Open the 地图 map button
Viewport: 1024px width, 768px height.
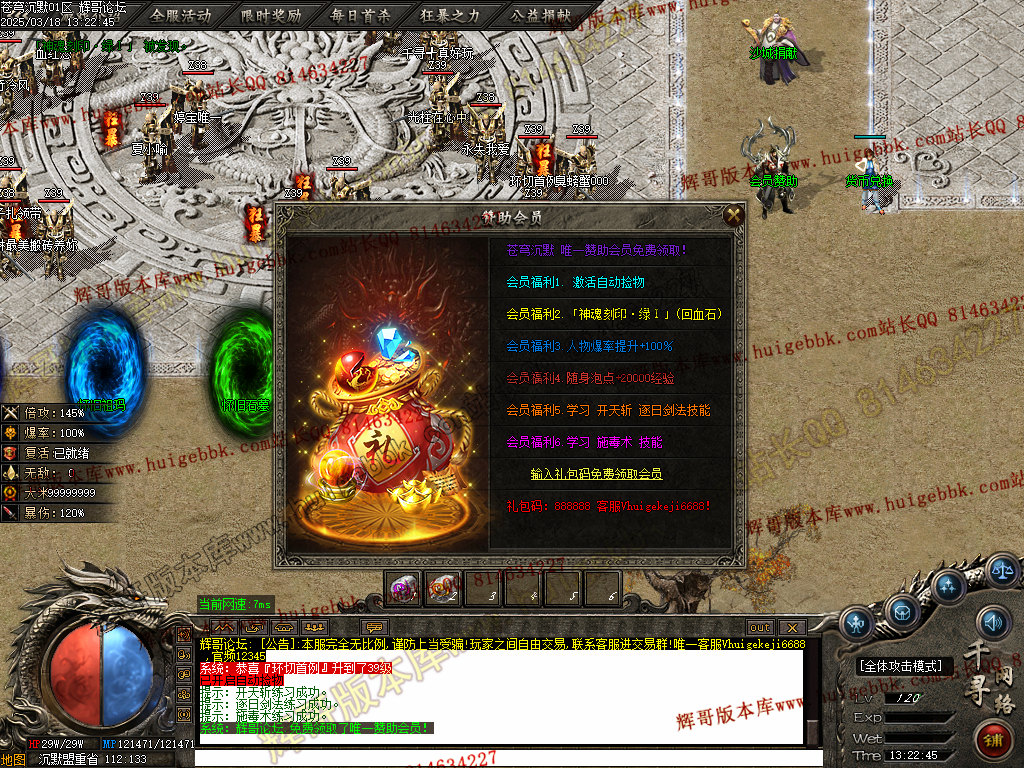[13, 759]
